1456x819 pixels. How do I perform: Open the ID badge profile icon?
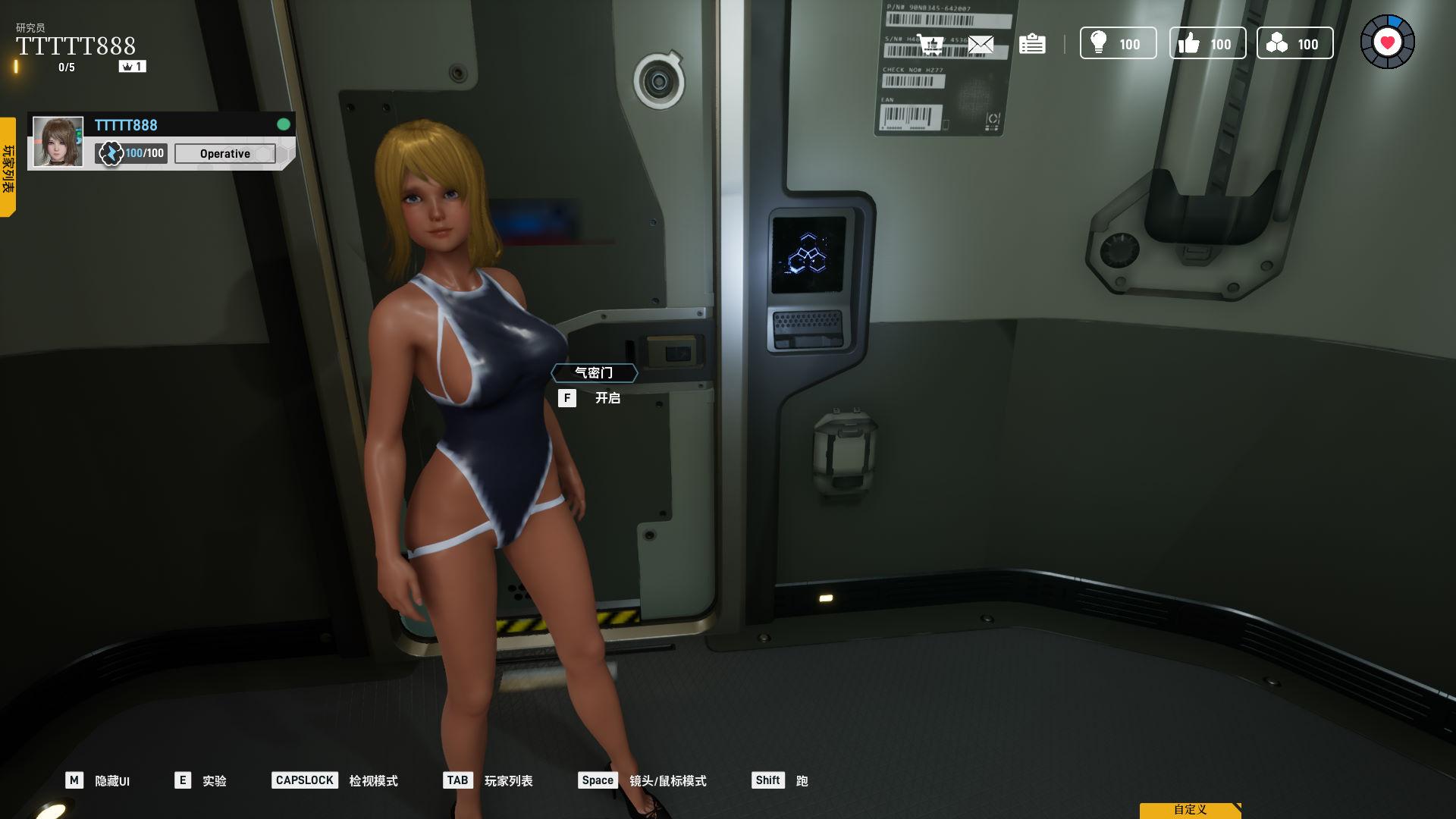[1032, 44]
